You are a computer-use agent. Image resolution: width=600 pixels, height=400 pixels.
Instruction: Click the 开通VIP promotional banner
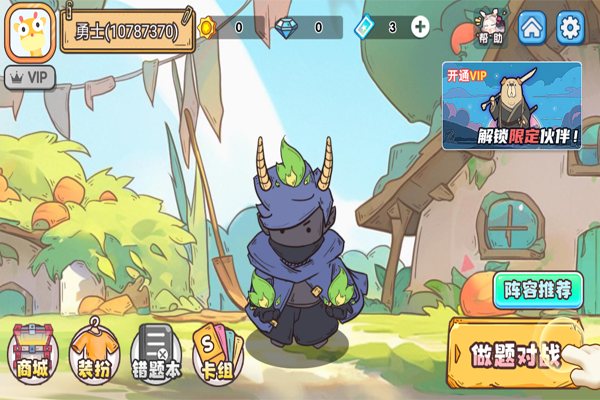pos(512,105)
